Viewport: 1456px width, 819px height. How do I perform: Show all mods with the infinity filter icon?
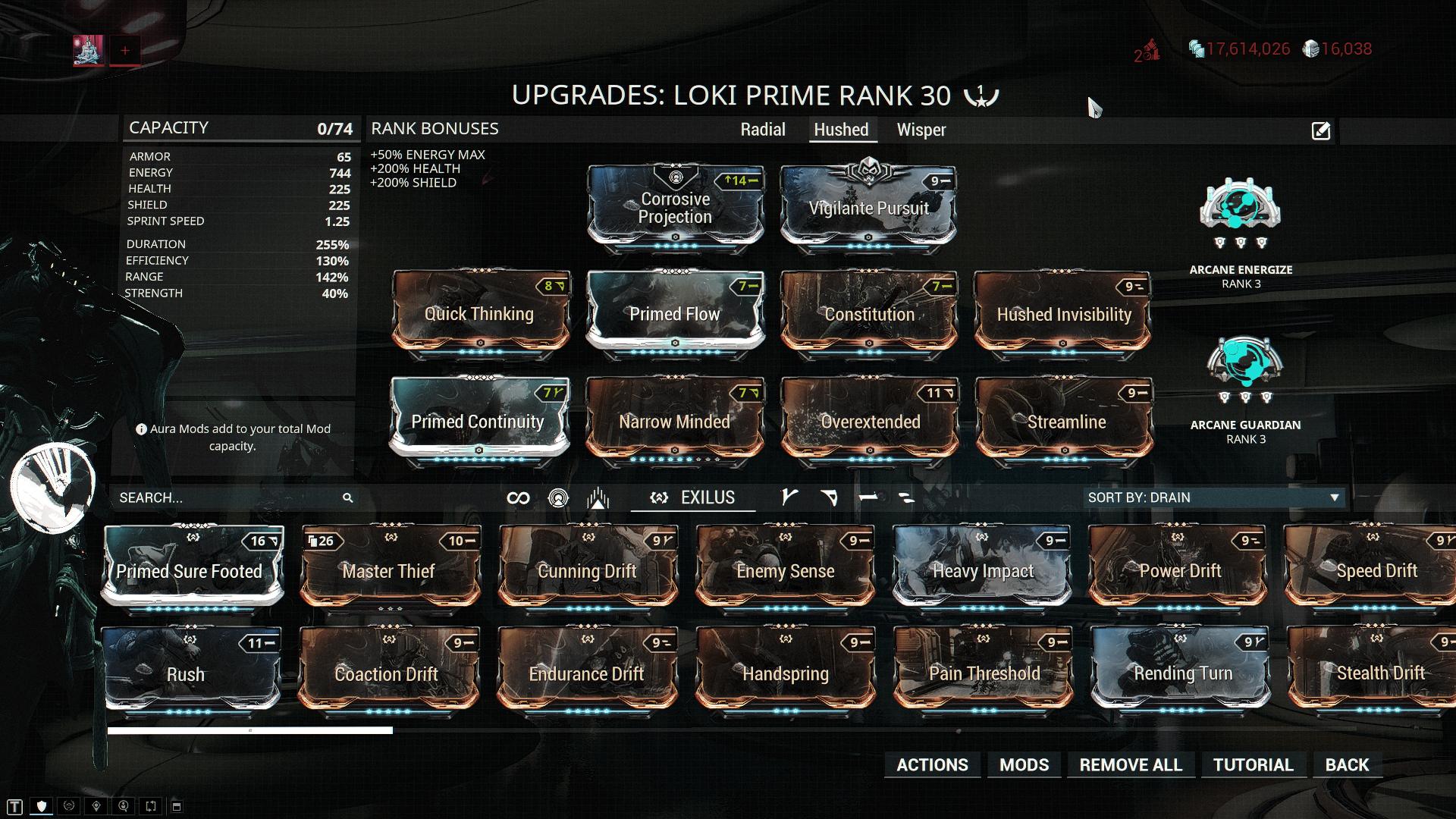point(516,497)
